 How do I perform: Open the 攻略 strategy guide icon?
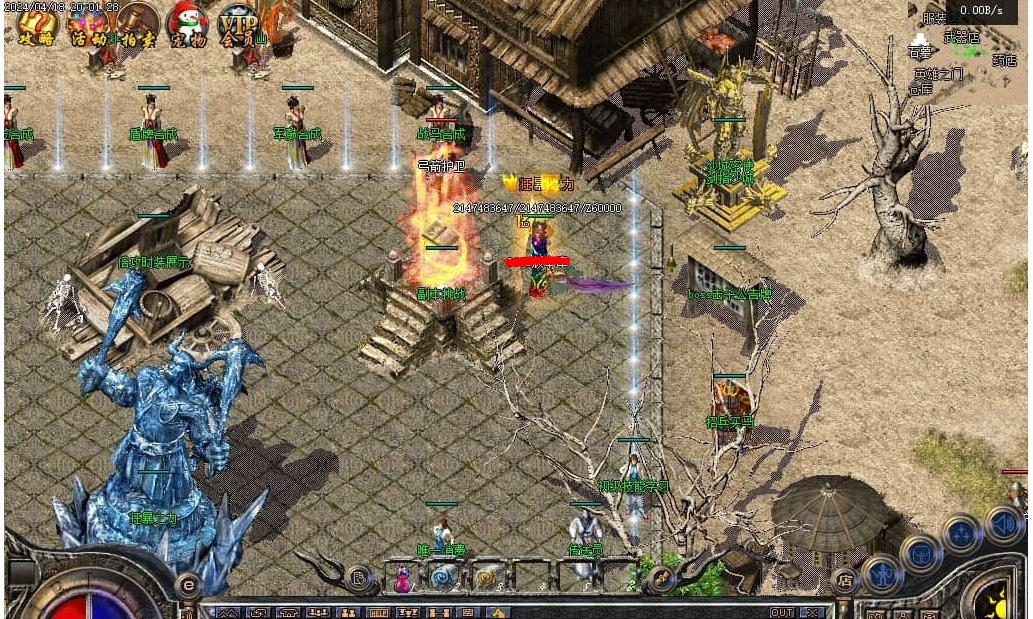coord(36,26)
